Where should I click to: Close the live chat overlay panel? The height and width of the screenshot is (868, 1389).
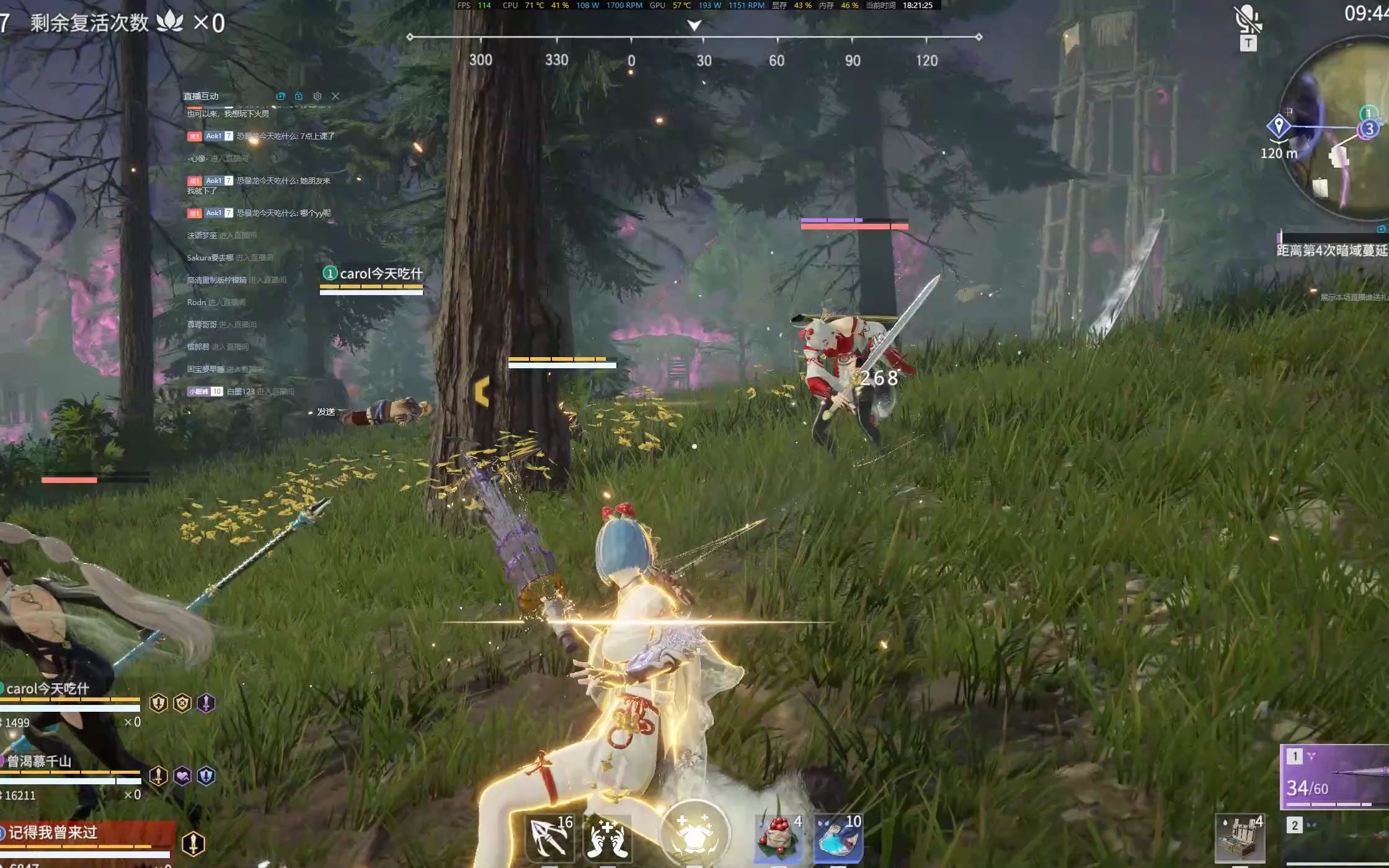click(x=335, y=96)
